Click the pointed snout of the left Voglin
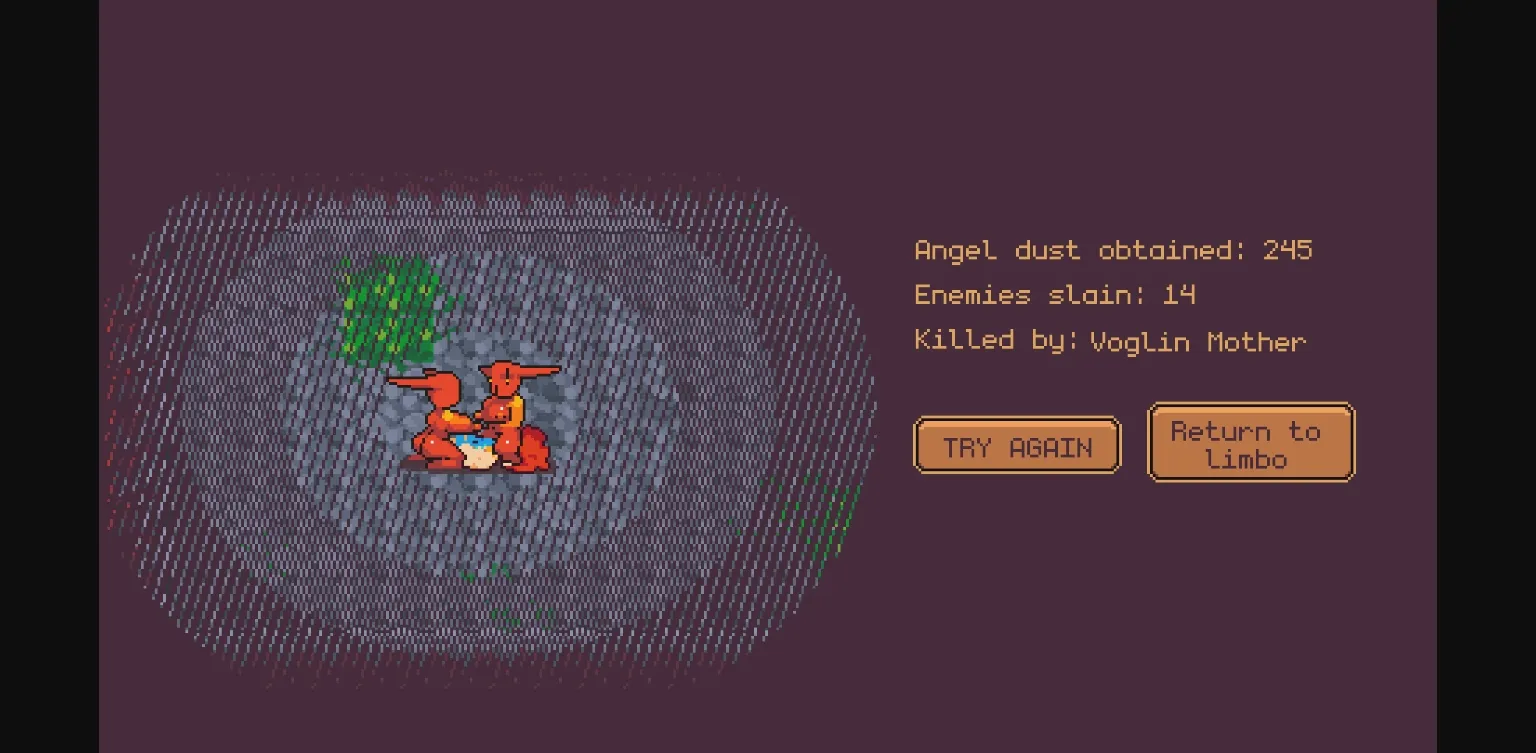1536x753 pixels. (408, 383)
